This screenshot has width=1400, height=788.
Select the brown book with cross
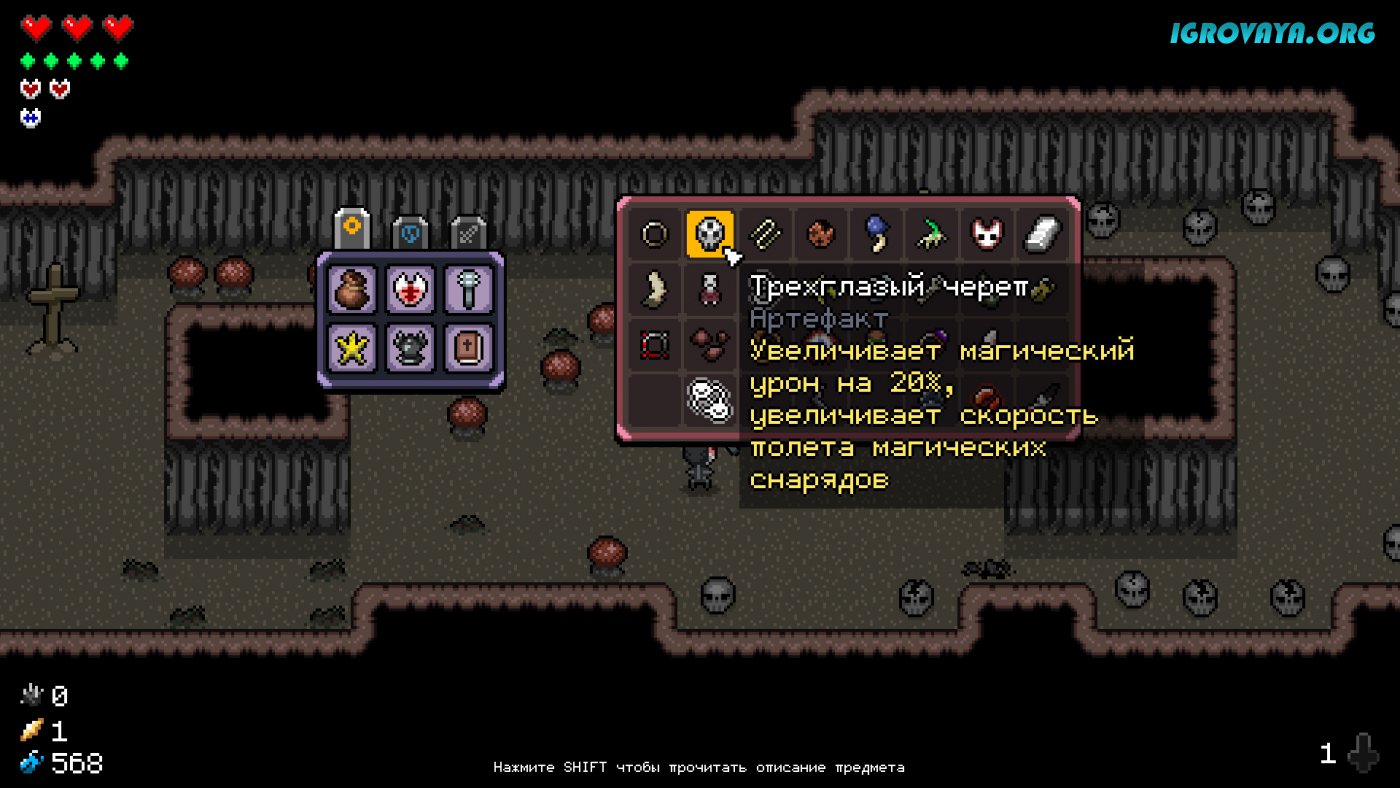[469, 347]
